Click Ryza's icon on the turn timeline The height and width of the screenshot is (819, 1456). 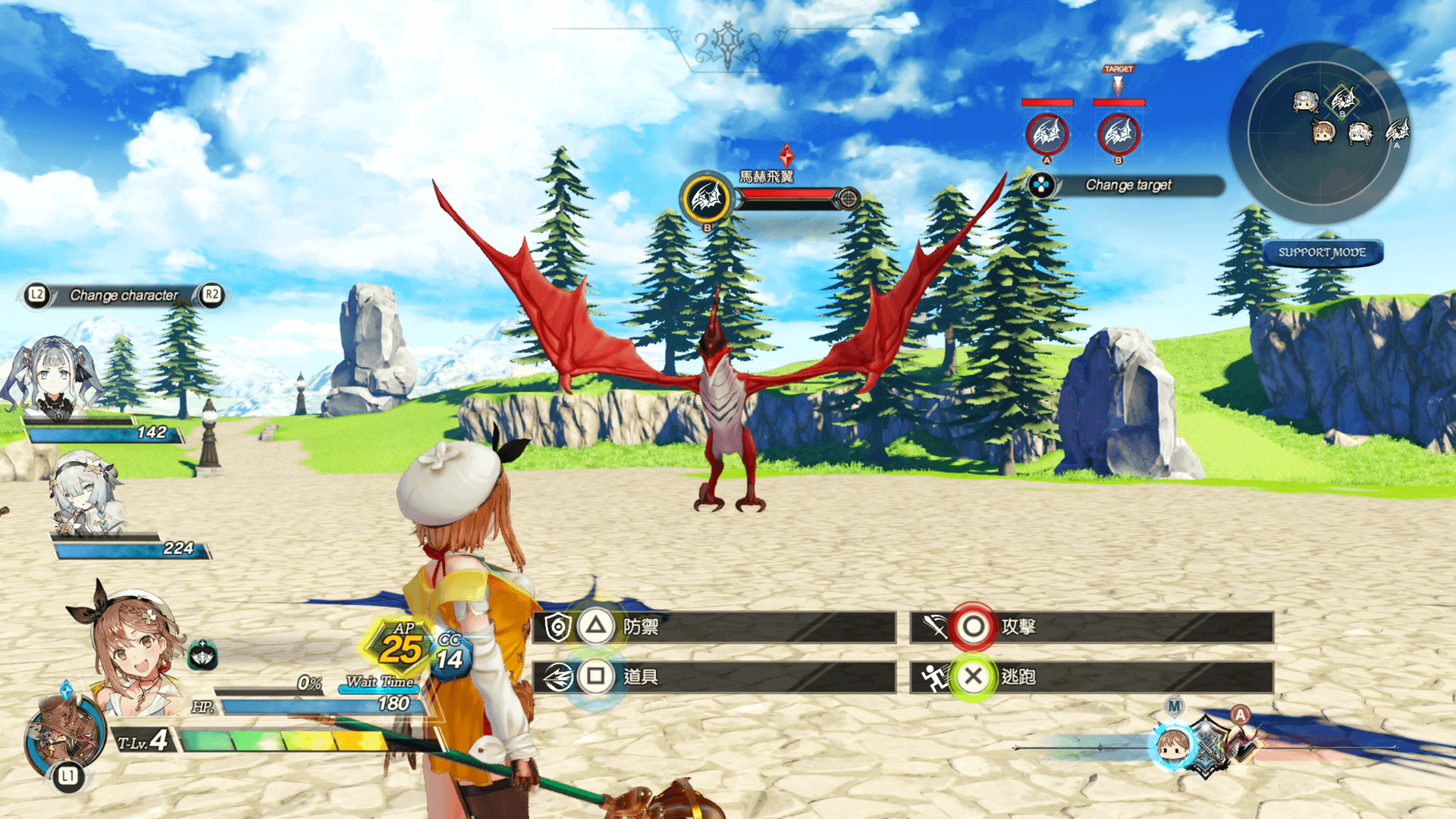click(1172, 745)
